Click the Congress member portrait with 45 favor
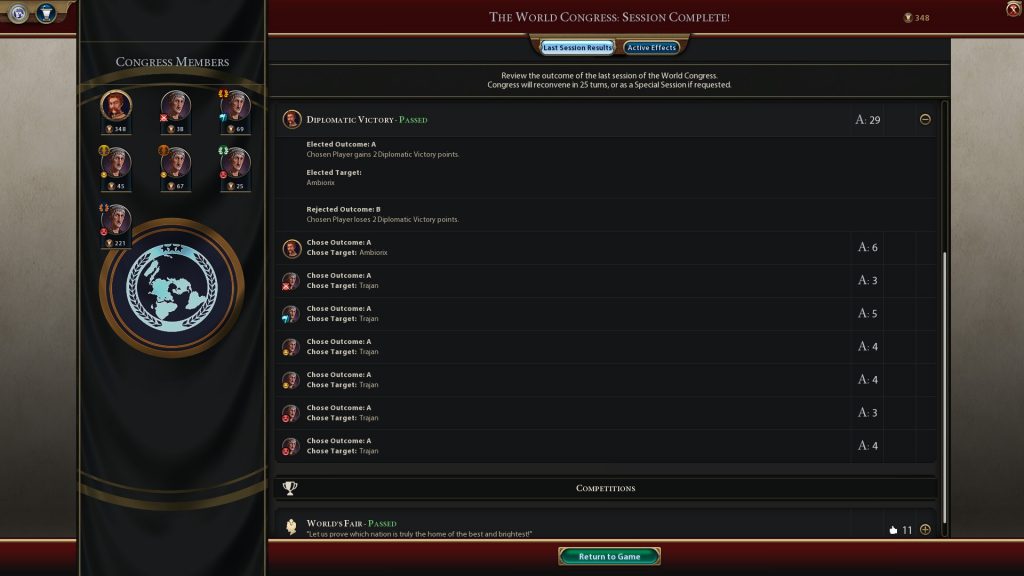The image size is (1024, 576). [x=117, y=163]
